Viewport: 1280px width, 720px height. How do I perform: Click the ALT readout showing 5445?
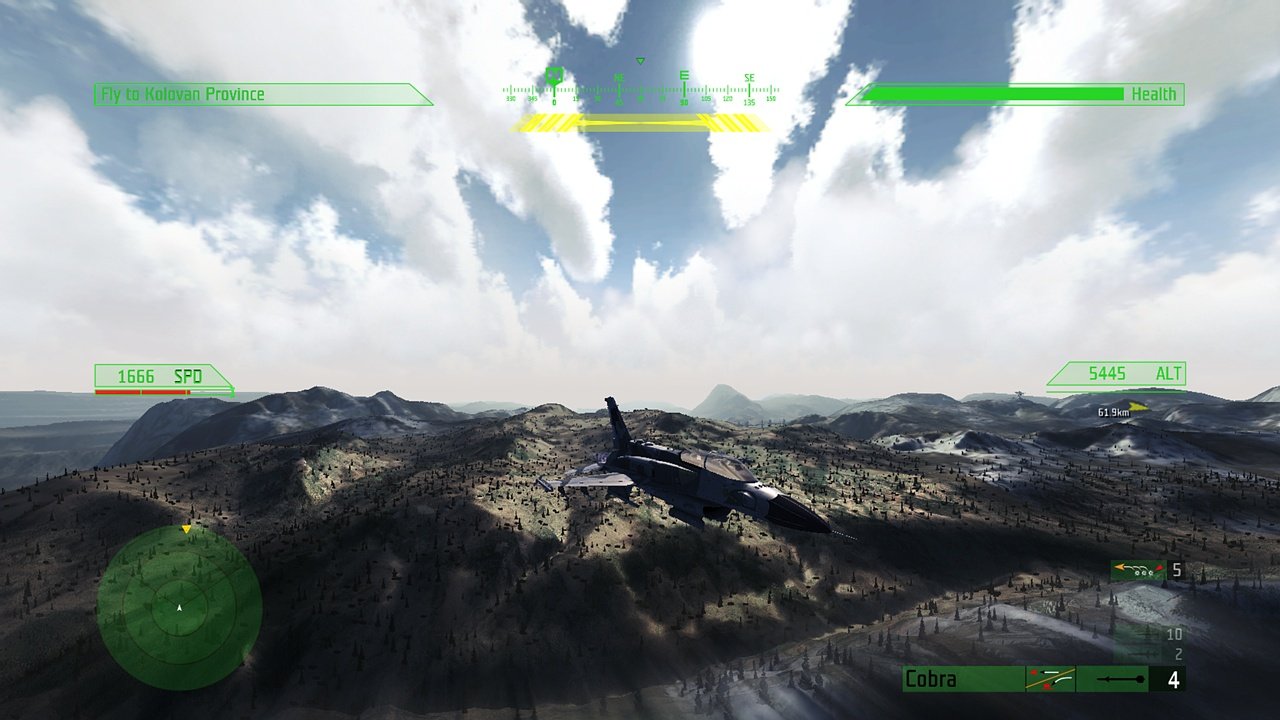[1115, 373]
